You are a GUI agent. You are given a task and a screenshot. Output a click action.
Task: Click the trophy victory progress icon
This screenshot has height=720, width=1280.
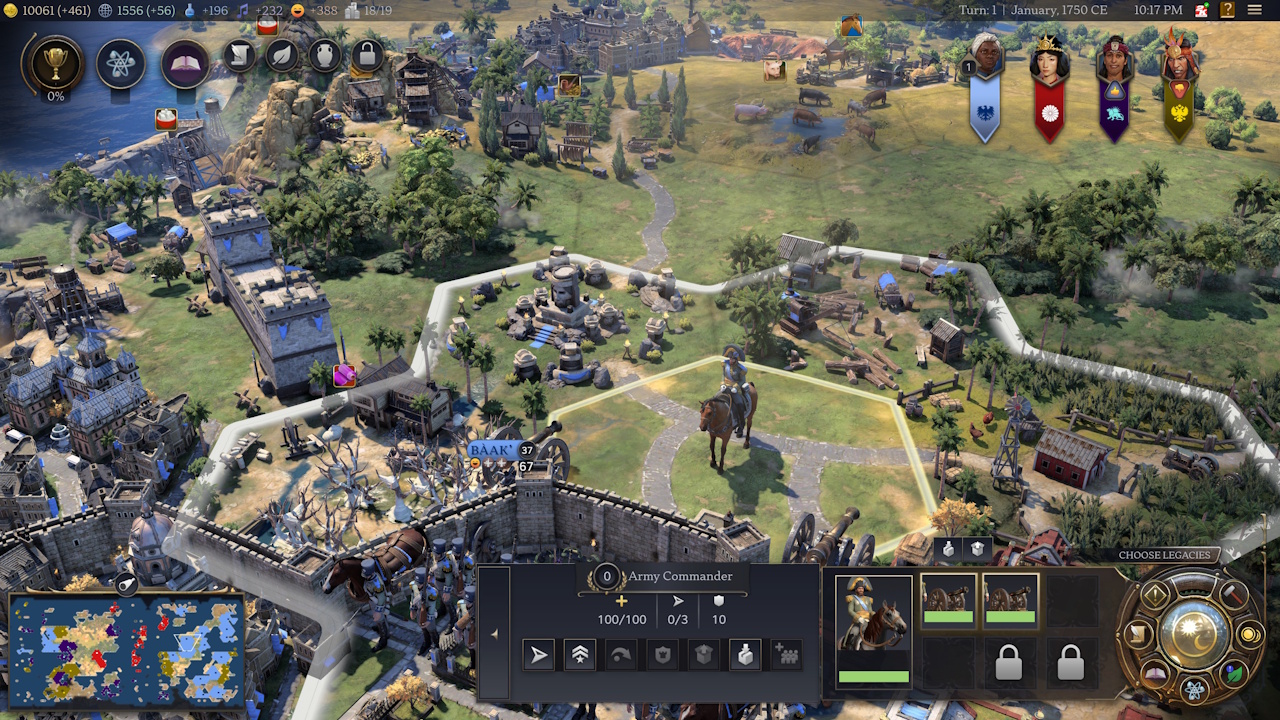point(56,62)
